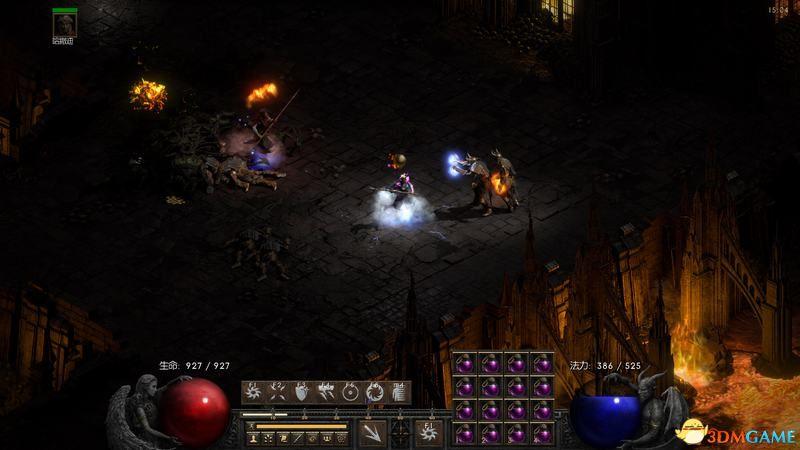The image size is (800, 450).
Task: Activate the F3 shield skill hotkey
Action: (301, 392)
